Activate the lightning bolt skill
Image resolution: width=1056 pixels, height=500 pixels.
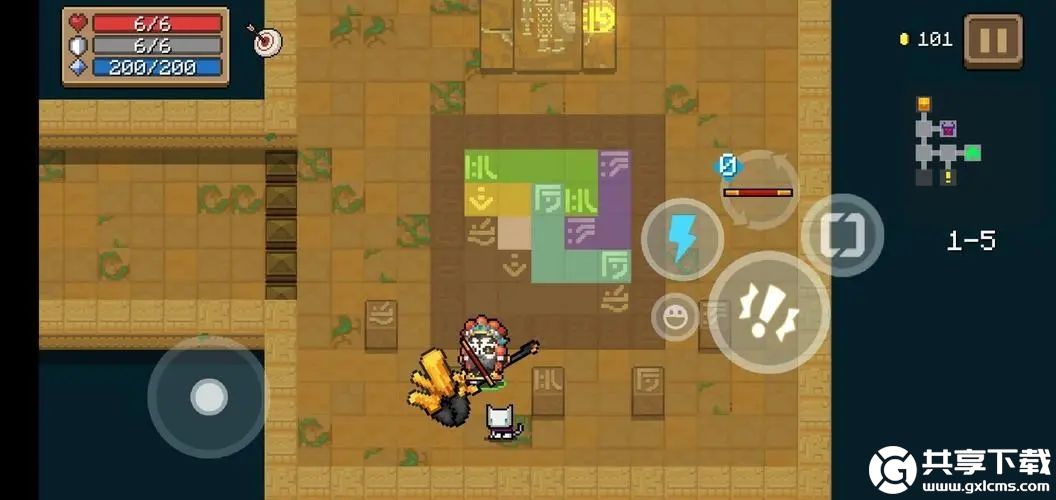682,239
